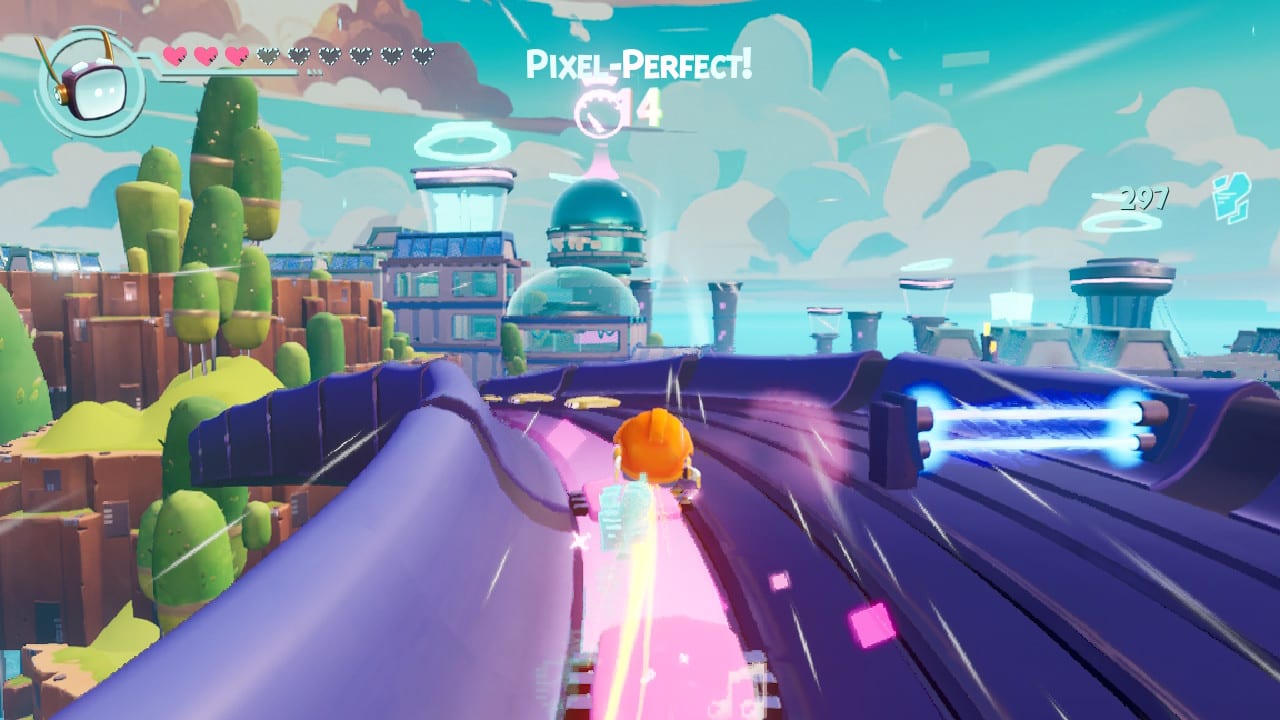Click the last grey heart on the right

(424, 57)
